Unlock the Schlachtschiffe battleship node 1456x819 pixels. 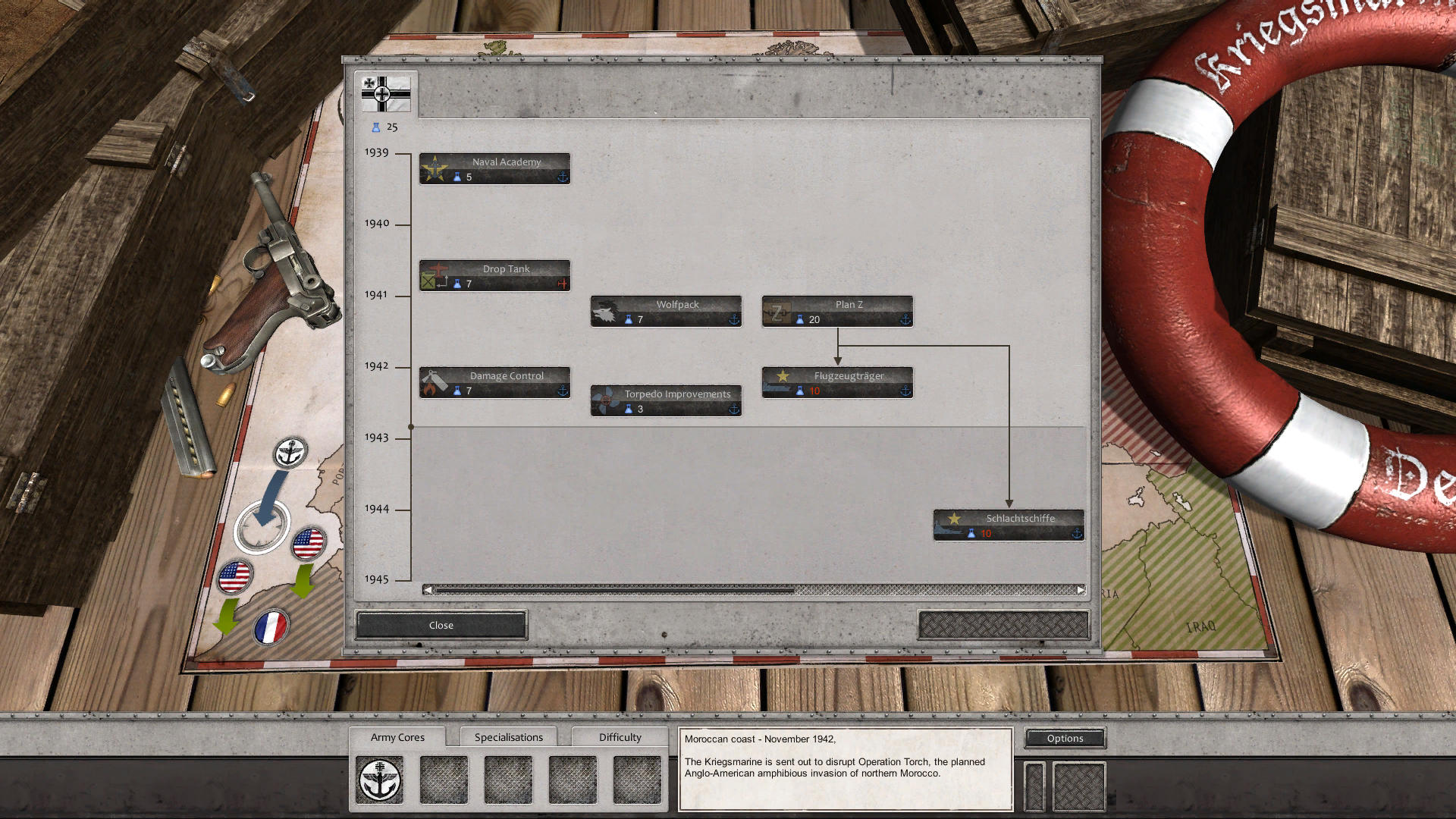(1008, 524)
